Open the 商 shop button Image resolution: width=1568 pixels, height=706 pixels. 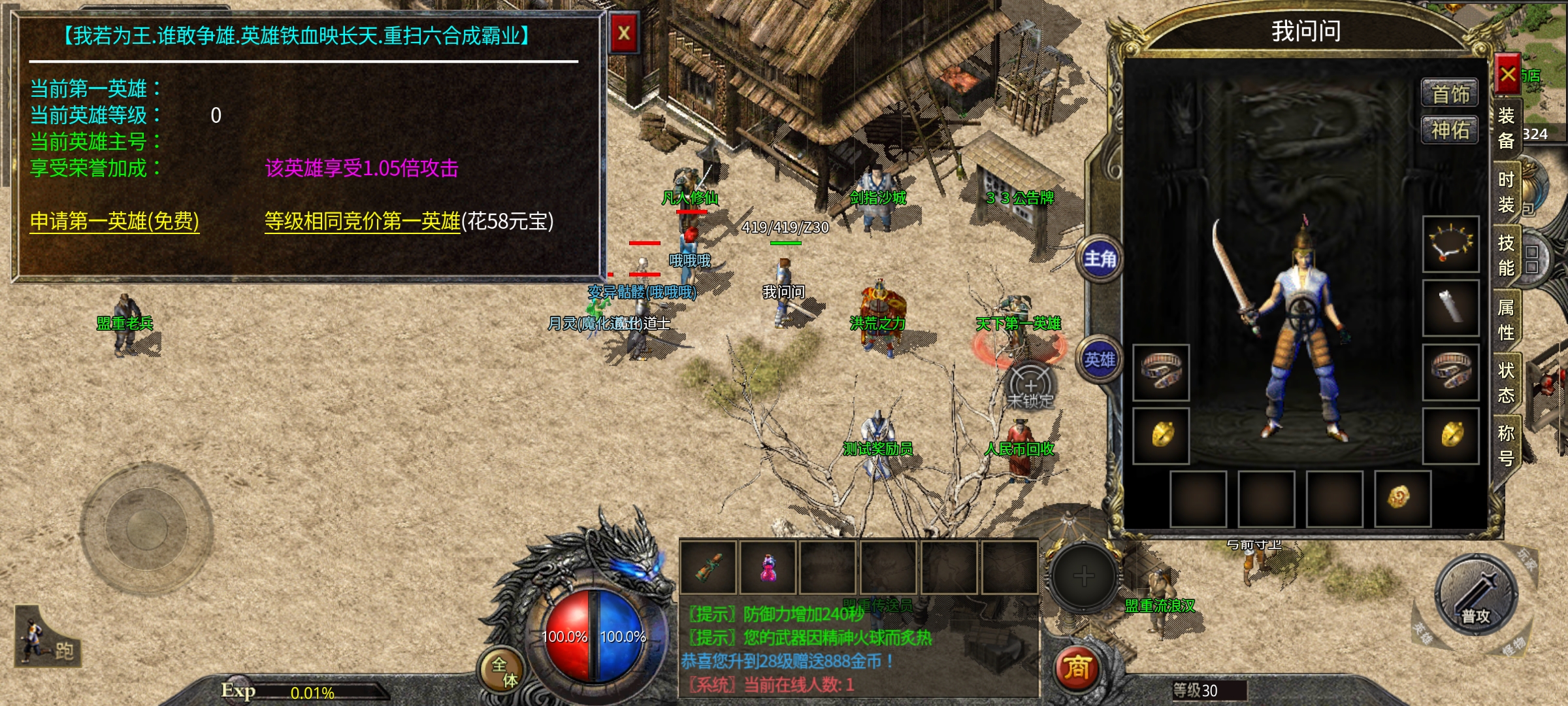1077,668
